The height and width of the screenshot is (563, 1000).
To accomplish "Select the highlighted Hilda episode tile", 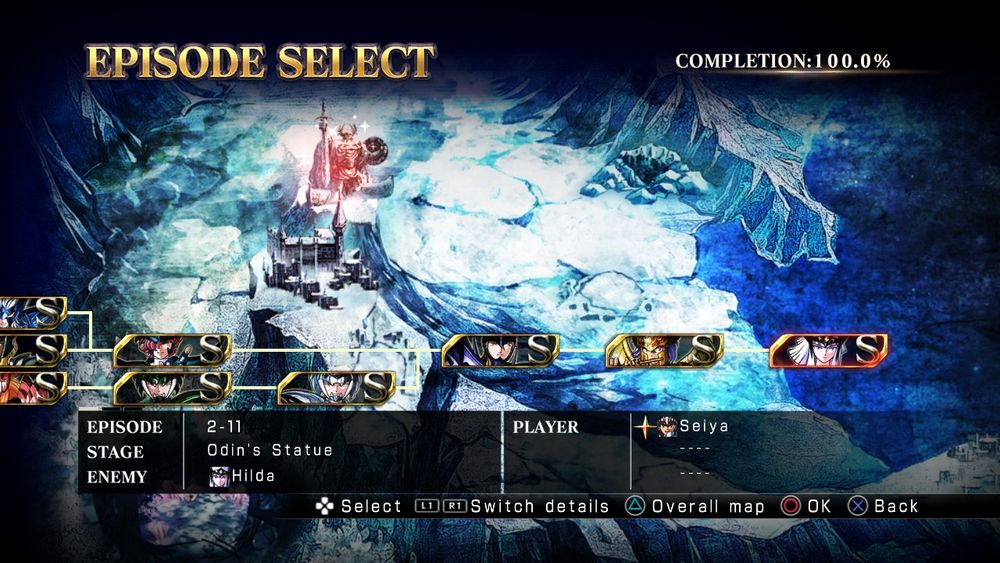I will tap(828, 350).
